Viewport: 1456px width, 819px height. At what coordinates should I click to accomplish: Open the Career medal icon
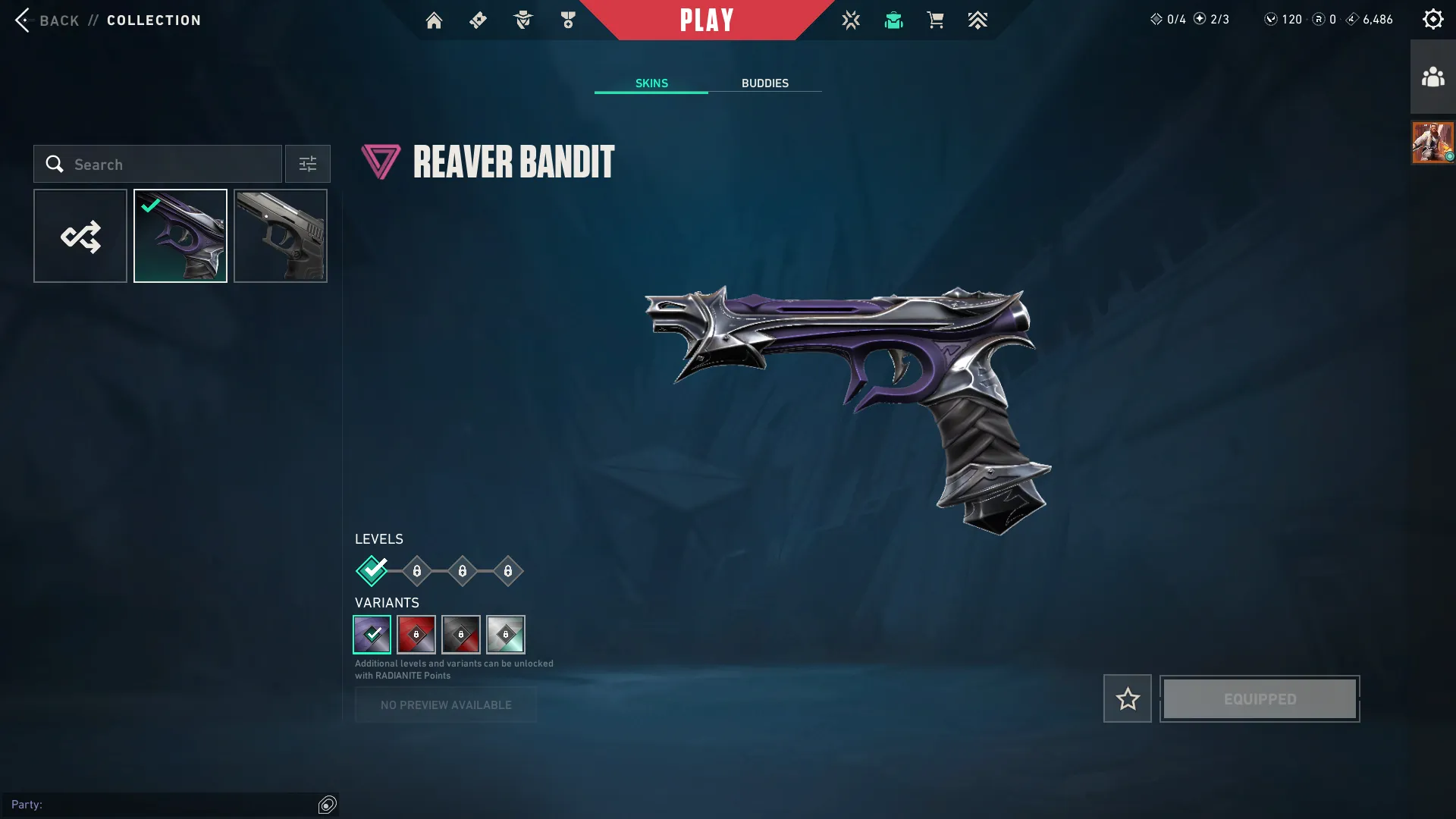(x=567, y=20)
